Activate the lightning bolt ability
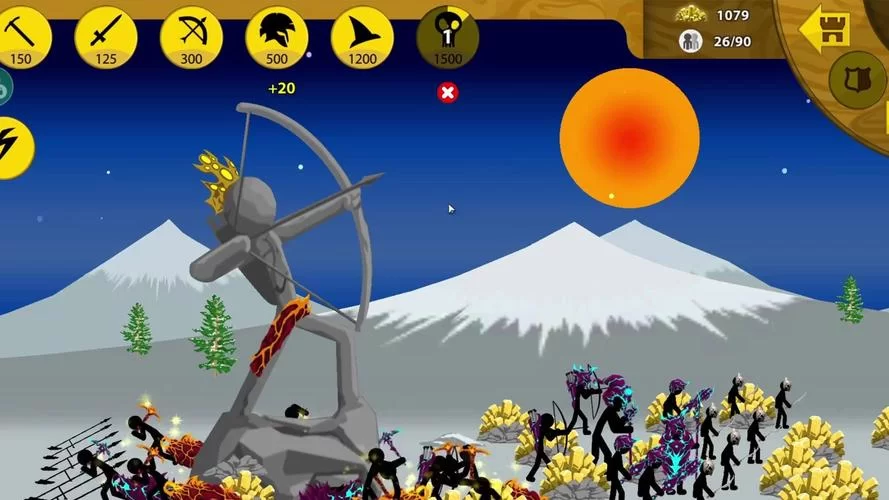 (x=14, y=148)
